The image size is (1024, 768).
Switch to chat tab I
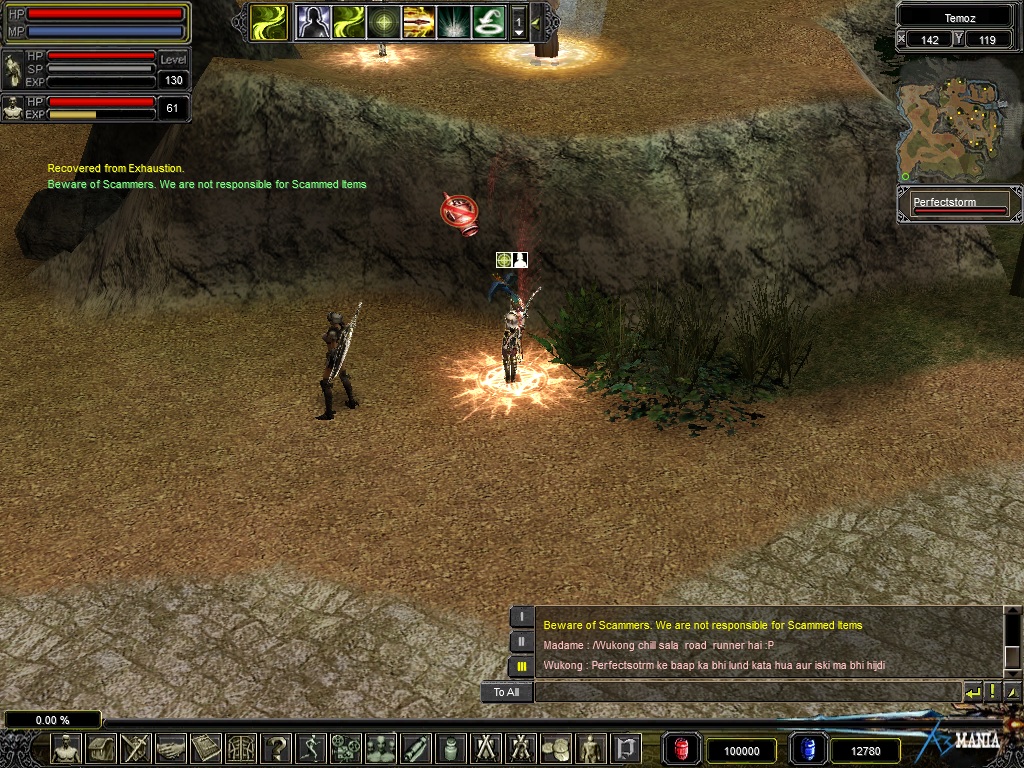click(x=521, y=617)
